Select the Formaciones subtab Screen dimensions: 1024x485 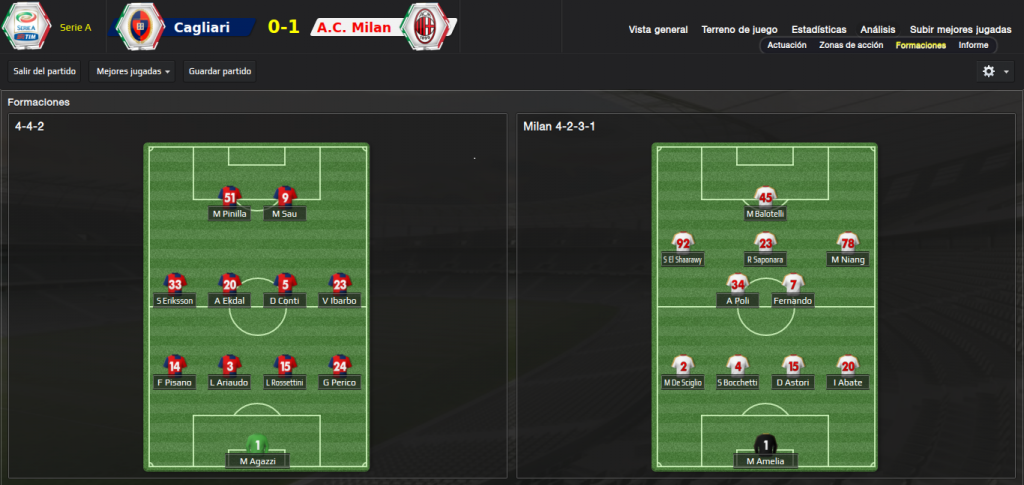(x=921, y=45)
